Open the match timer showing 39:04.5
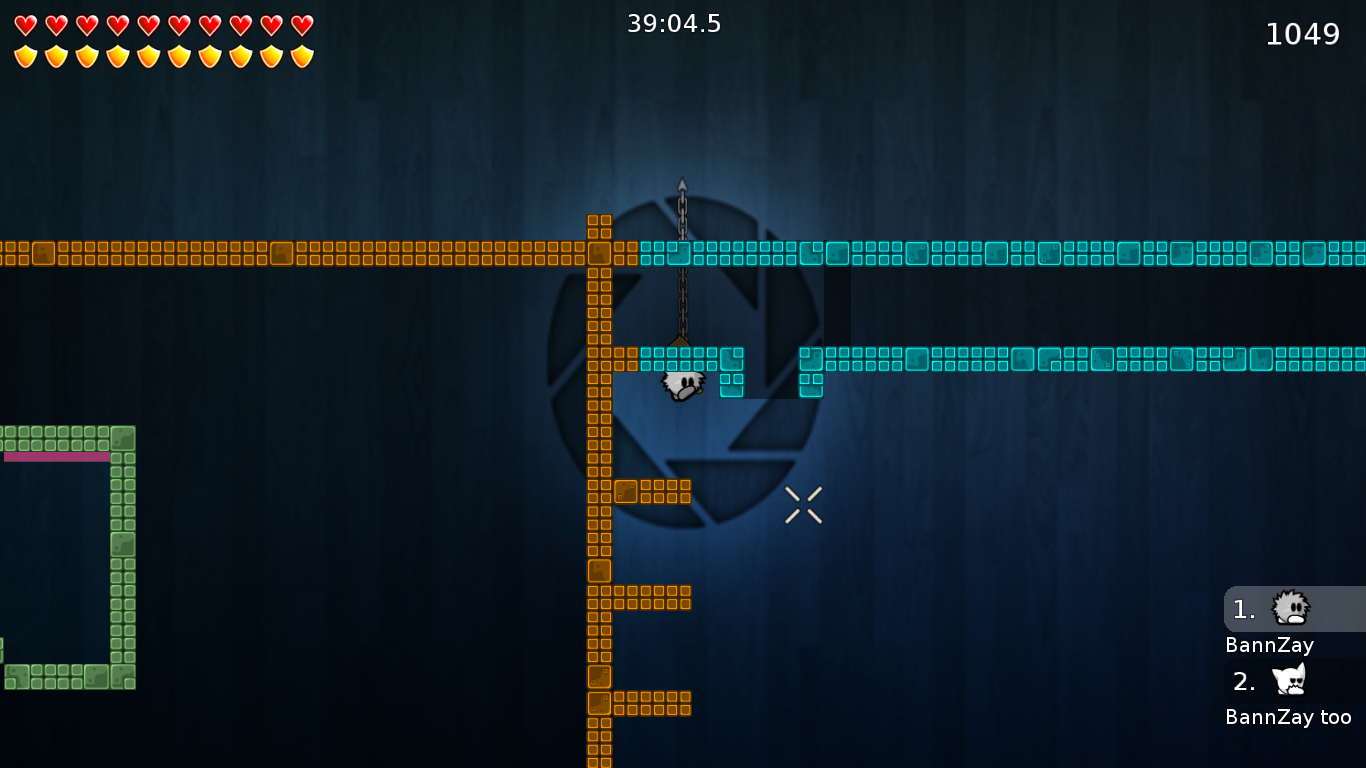 coord(675,24)
